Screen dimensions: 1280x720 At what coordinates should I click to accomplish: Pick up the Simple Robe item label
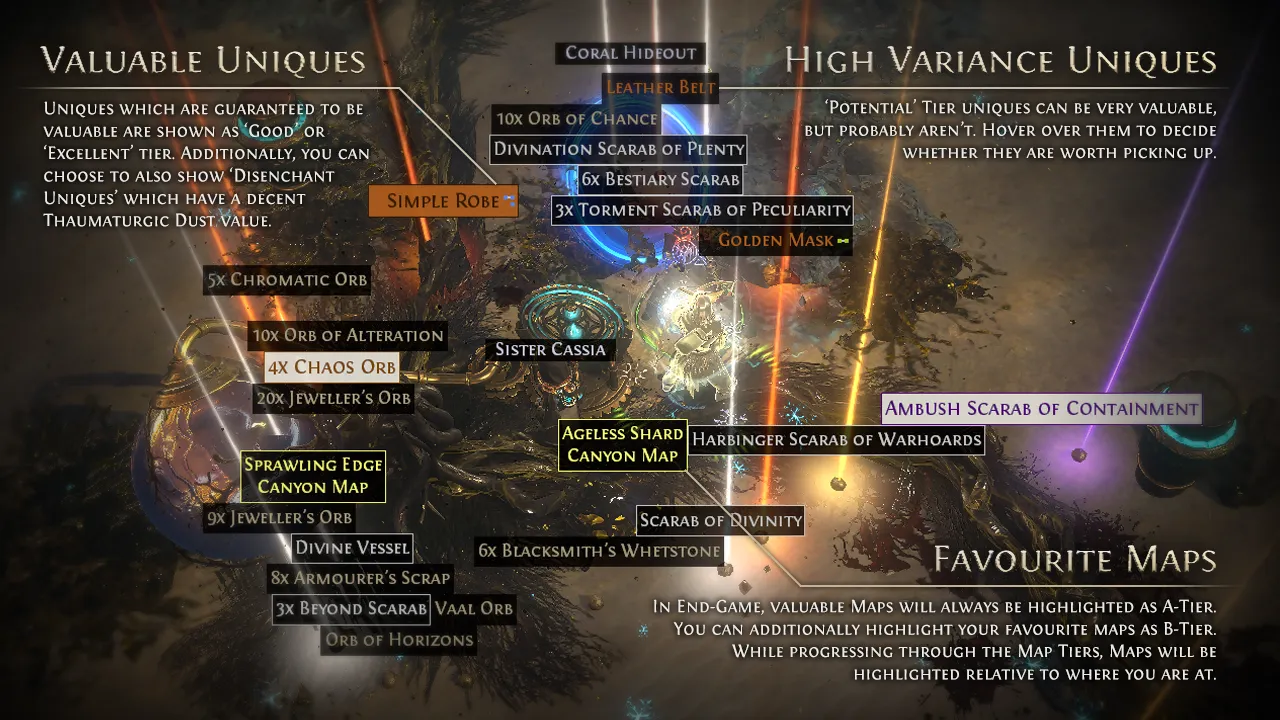[443, 201]
